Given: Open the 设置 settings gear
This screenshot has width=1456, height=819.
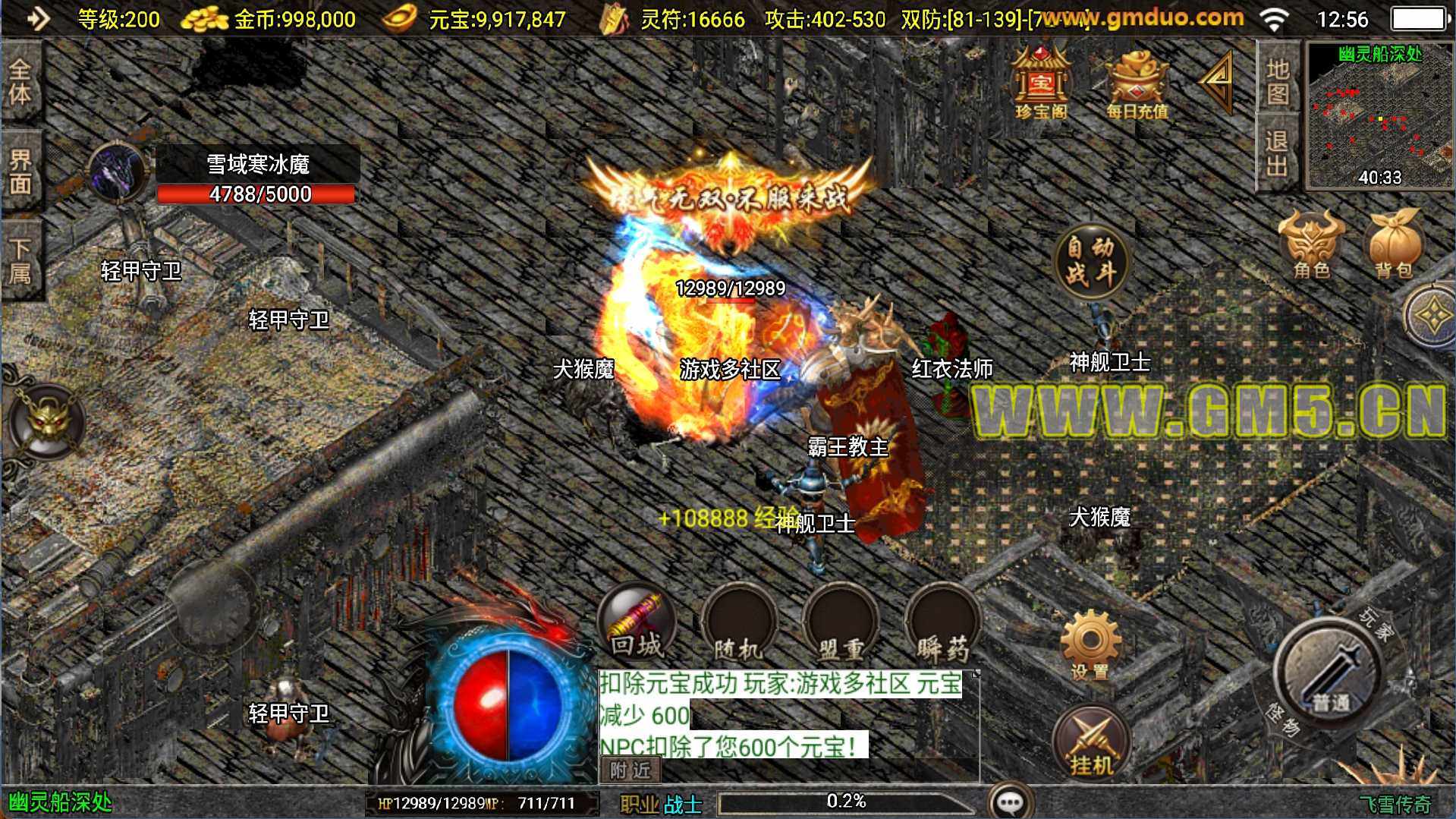Looking at the screenshot, I should [x=1090, y=645].
